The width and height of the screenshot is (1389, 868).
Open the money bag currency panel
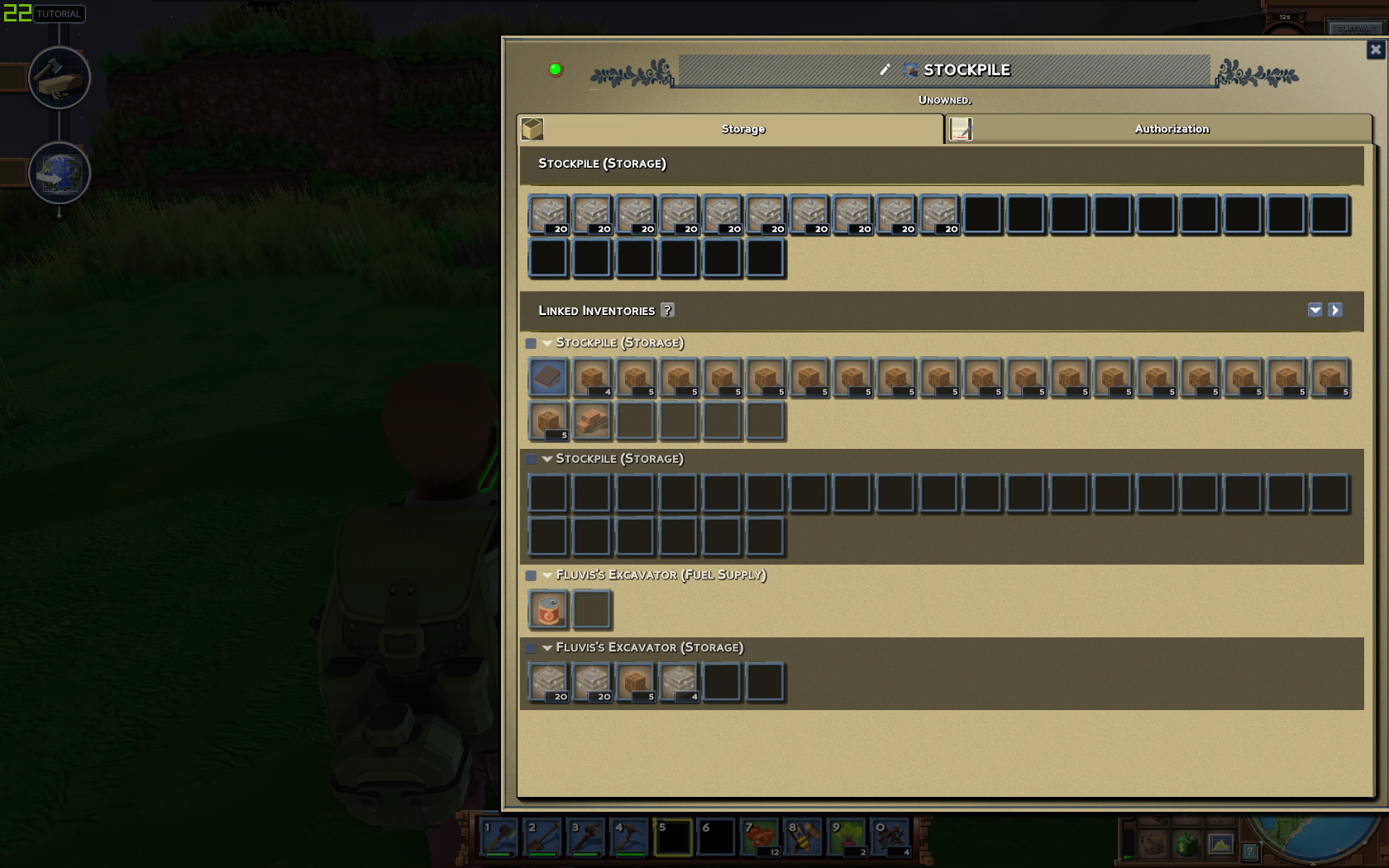(x=1186, y=846)
